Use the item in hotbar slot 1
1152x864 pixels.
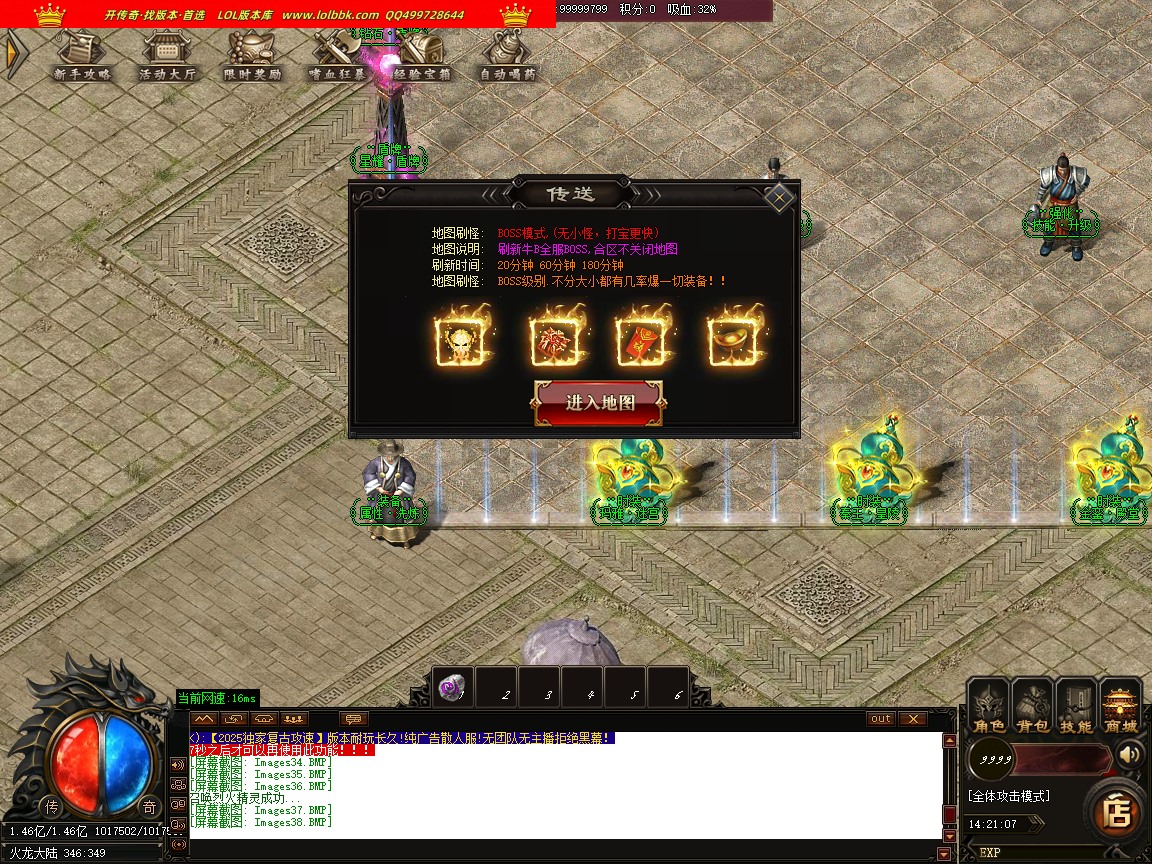[x=454, y=688]
